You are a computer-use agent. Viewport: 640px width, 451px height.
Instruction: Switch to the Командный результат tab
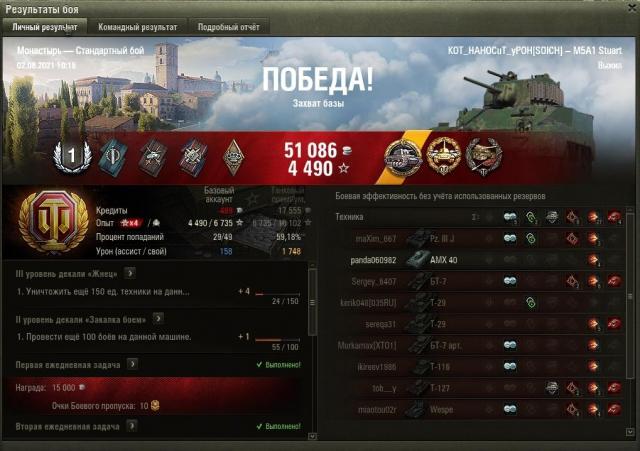139,27
